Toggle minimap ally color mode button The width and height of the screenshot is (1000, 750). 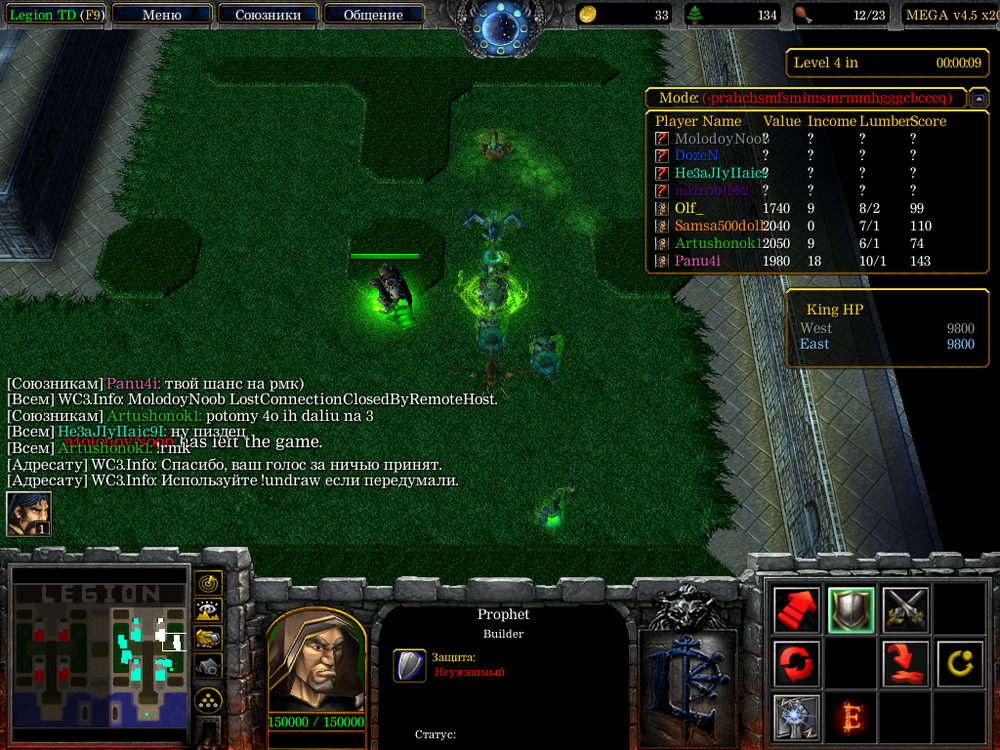209,638
